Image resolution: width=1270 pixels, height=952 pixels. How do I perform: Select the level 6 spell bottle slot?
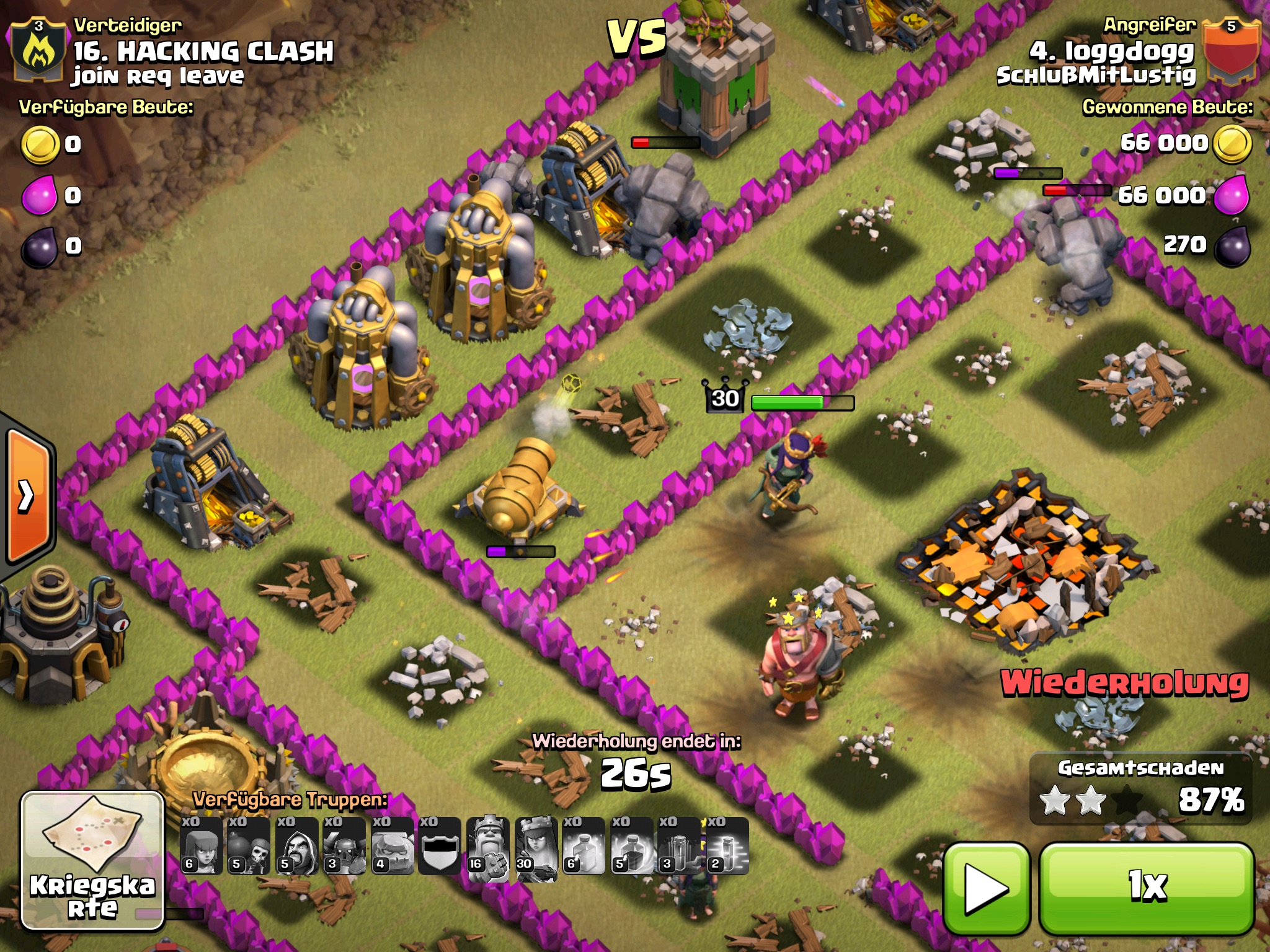click(584, 845)
